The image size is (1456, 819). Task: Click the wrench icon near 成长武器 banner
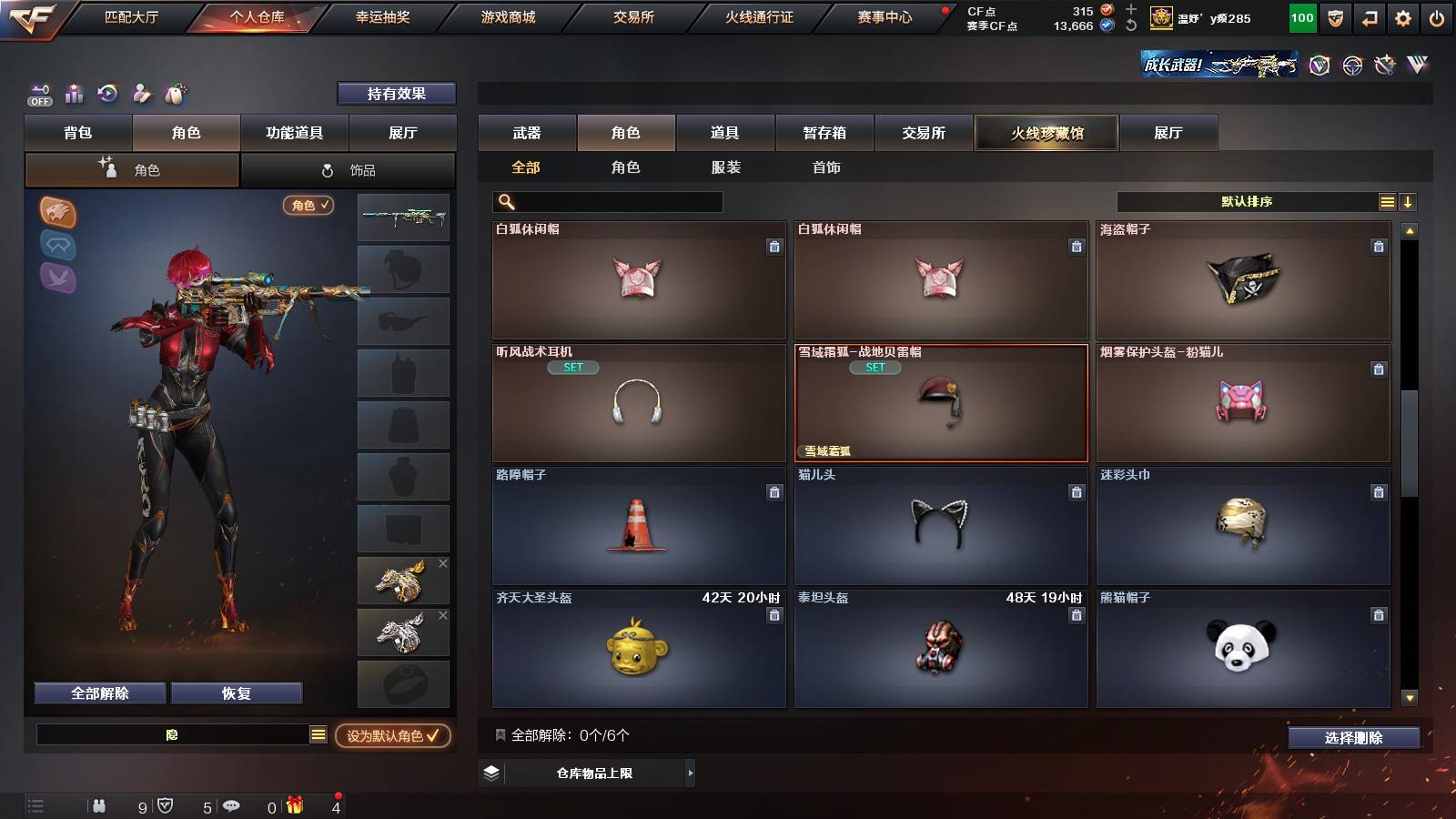coord(1386,66)
